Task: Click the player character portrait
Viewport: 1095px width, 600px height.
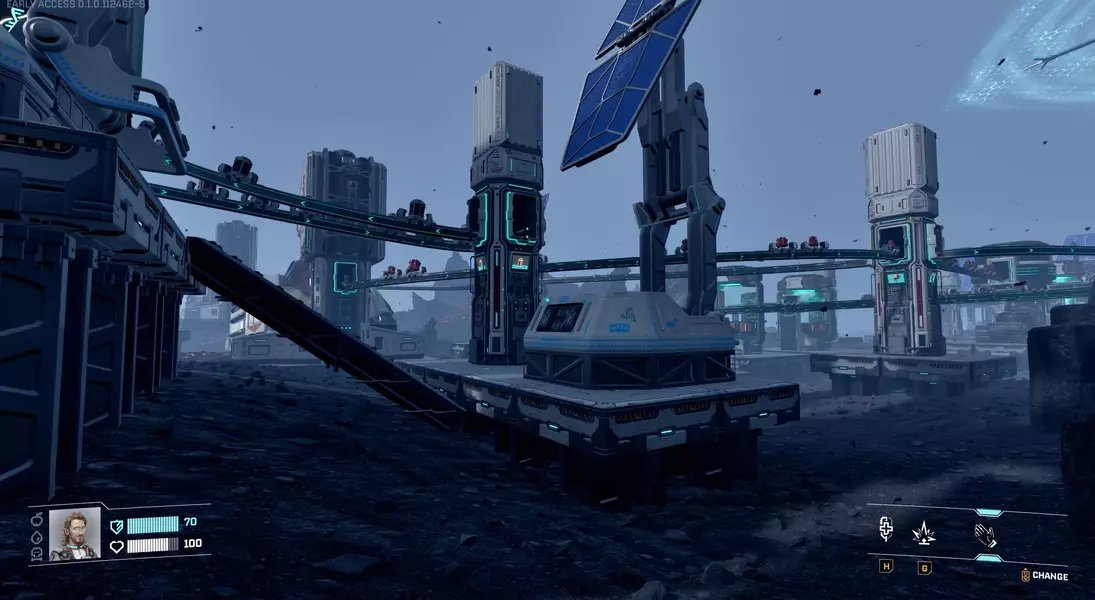Action: (75, 534)
